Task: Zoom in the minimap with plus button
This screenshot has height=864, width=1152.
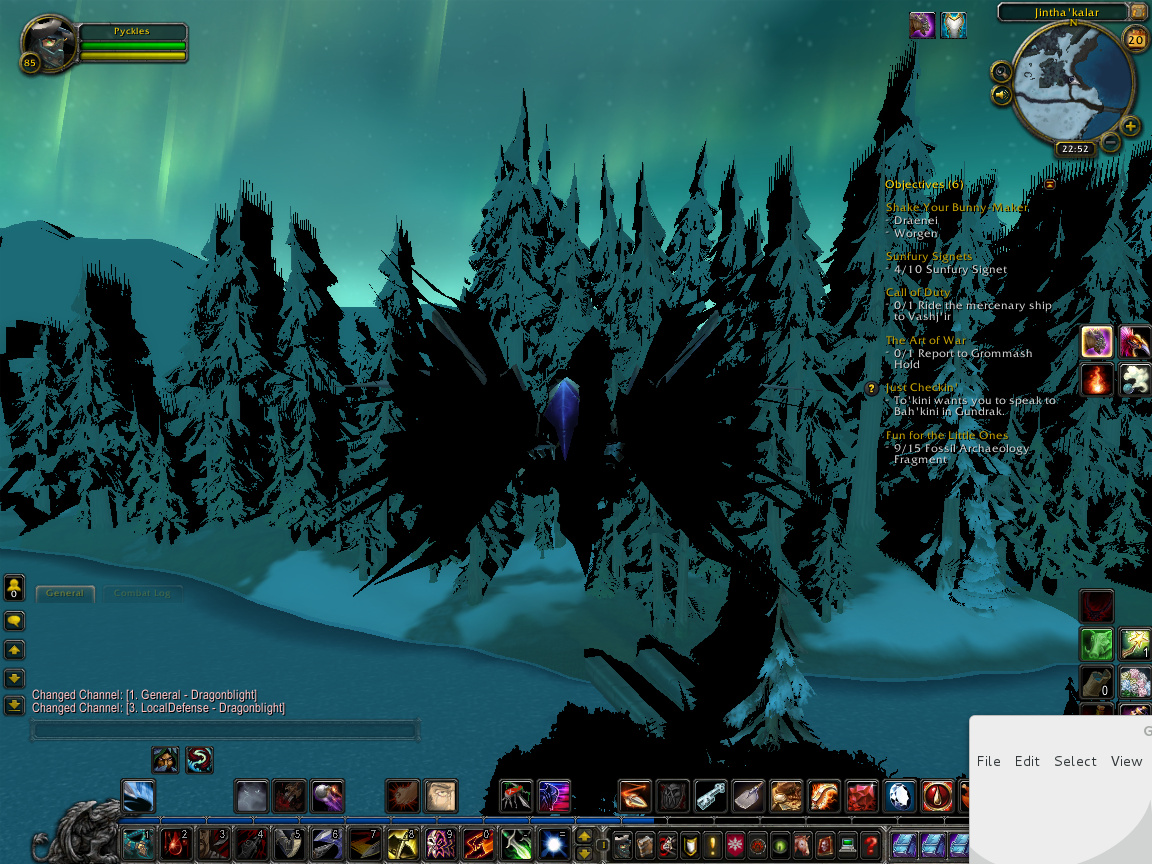Action: [1130, 126]
